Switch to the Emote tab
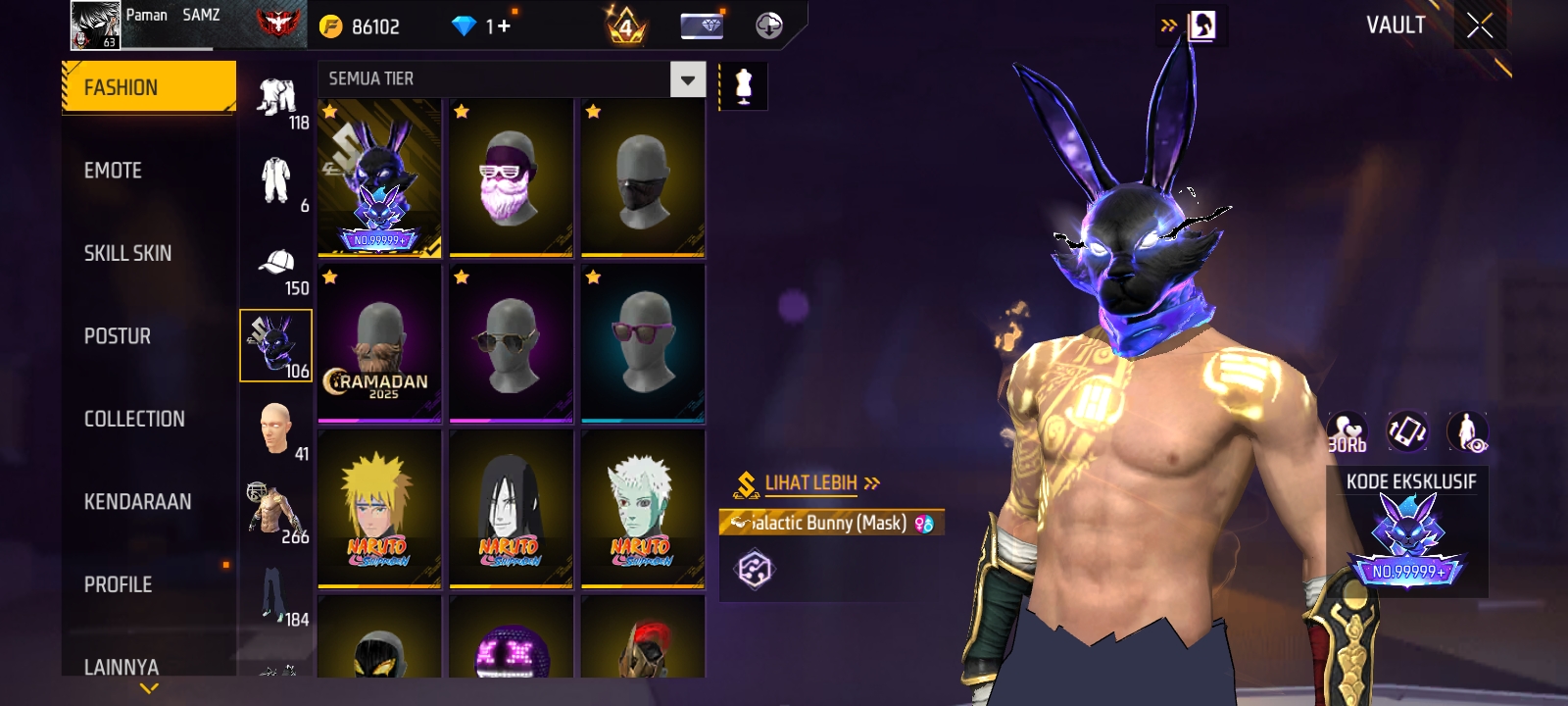The image size is (1568, 706). 113,171
